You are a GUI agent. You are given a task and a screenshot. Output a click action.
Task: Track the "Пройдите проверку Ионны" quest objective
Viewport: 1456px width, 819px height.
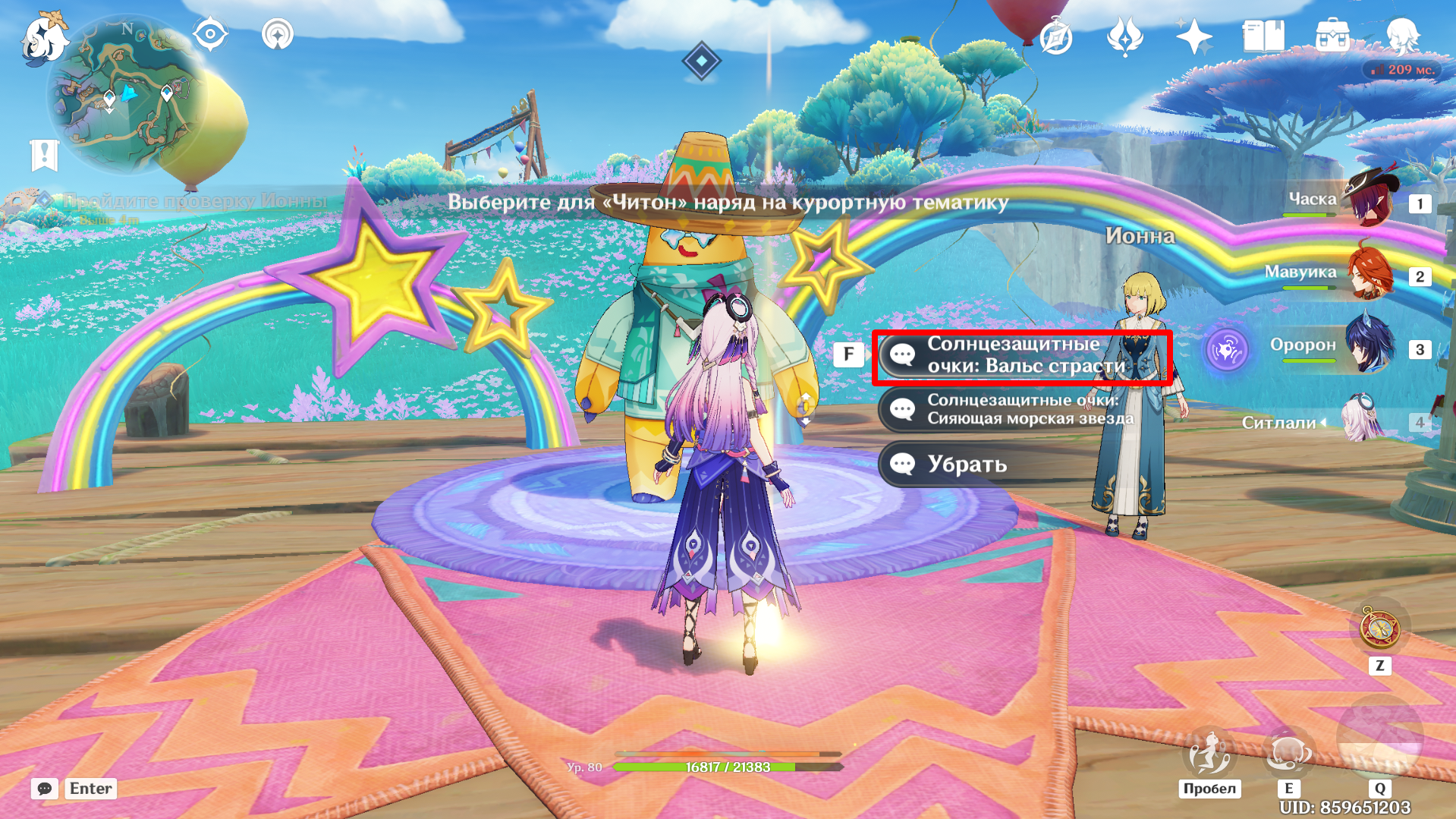coord(194,201)
